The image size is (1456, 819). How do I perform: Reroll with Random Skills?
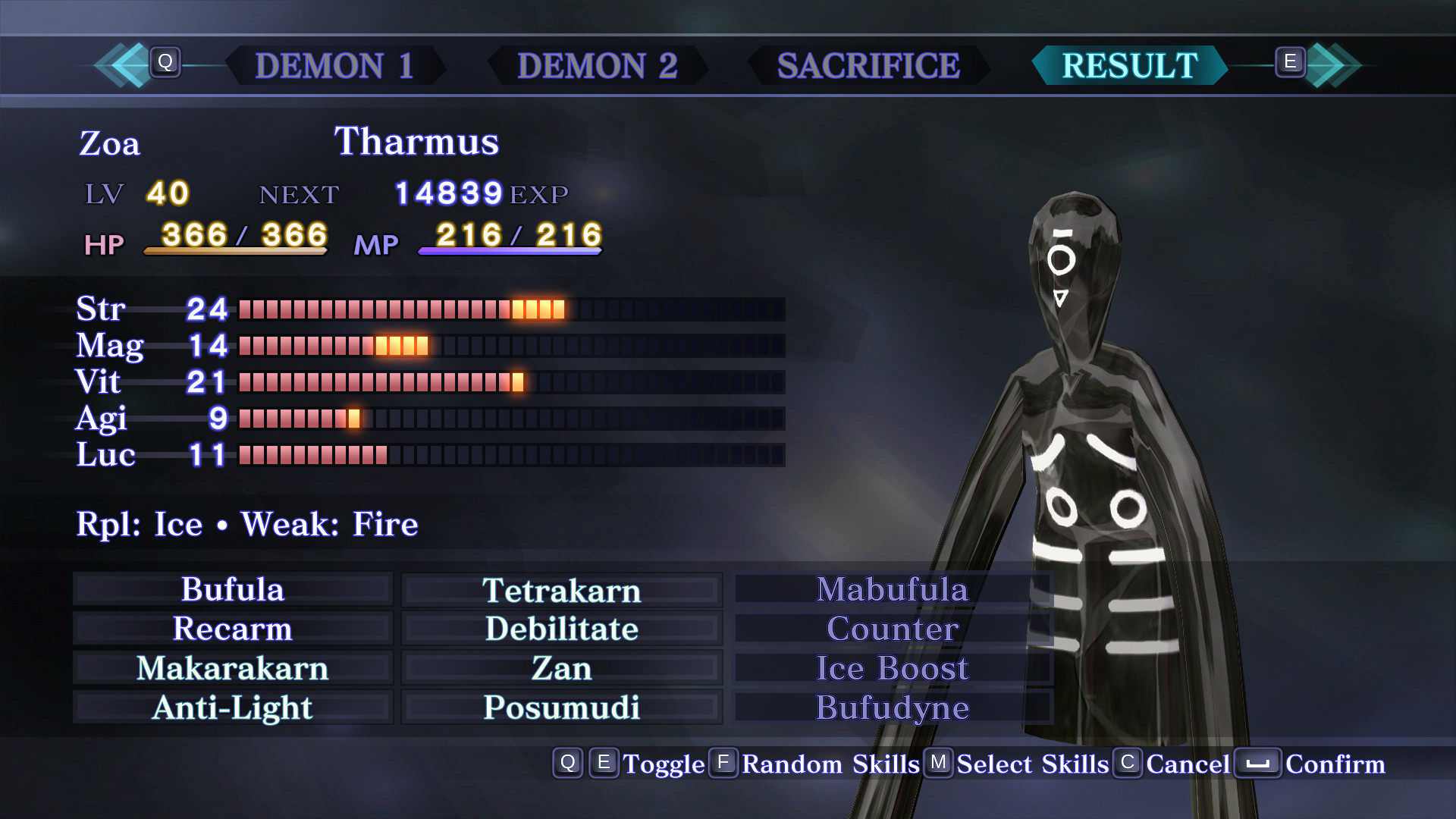tap(816, 764)
